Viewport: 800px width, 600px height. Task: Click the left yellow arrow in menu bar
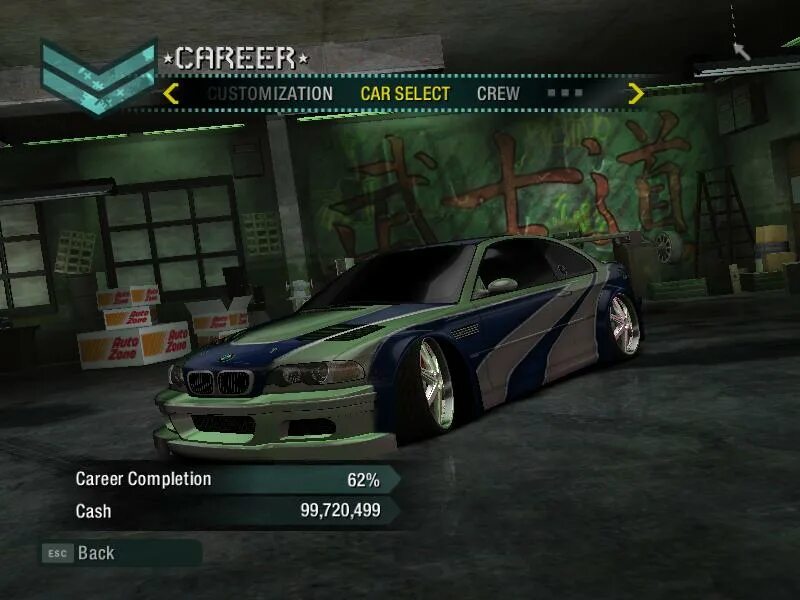point(171,94)
